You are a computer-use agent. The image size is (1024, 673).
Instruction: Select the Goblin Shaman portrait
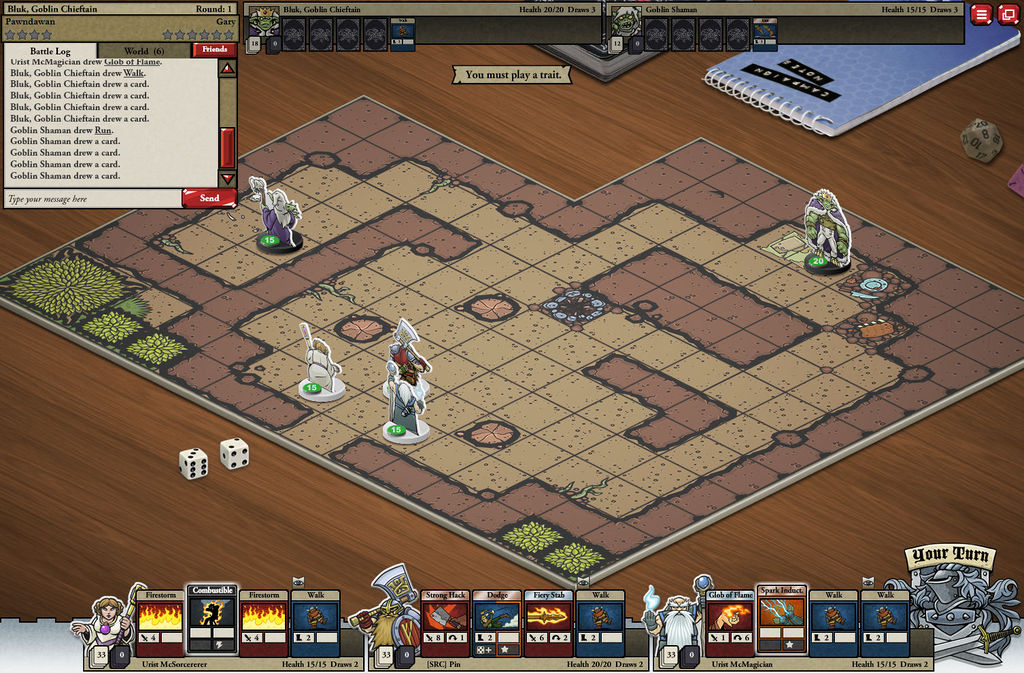click(x=625, y=20)
